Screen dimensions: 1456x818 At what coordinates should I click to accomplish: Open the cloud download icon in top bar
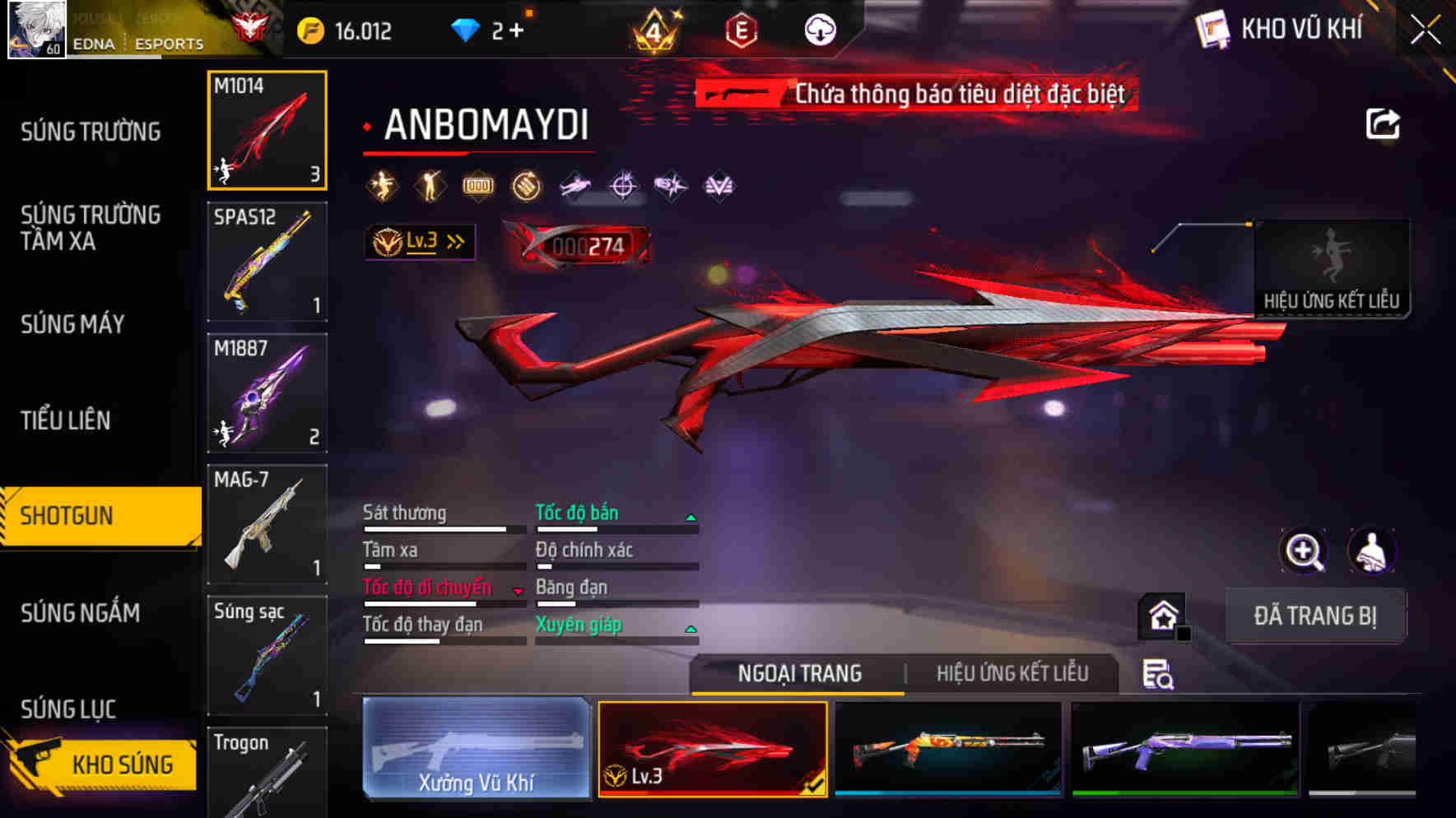click(819, 28)
